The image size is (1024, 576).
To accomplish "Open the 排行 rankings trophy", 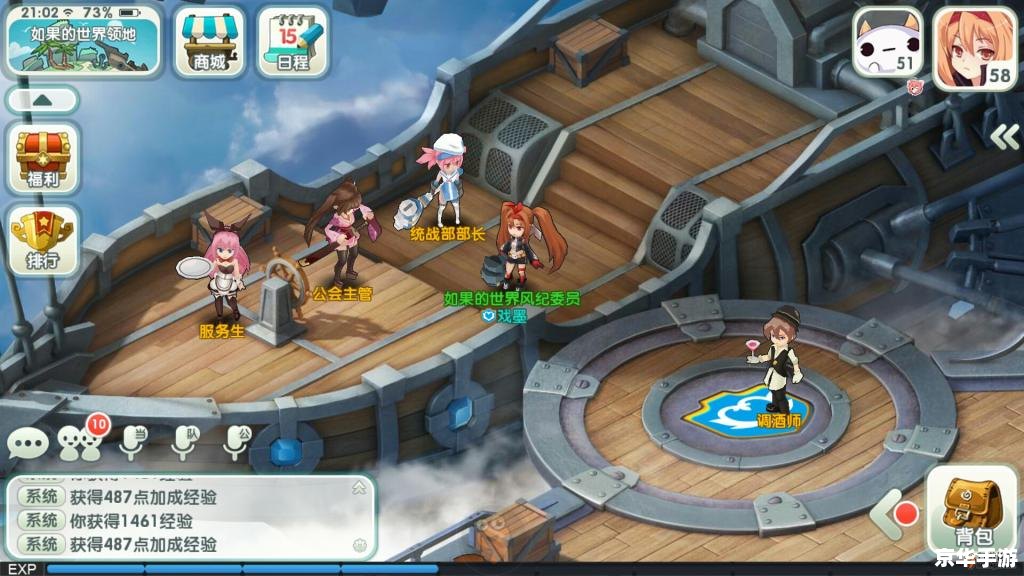I will click(x=43, y=242).
